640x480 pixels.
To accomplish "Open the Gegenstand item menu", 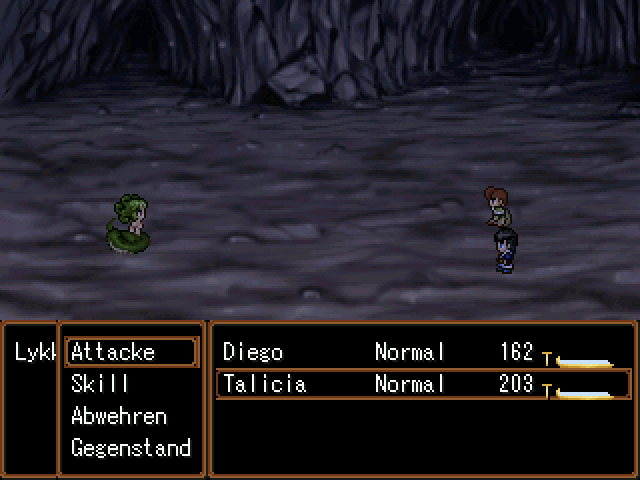I will tap(130, 448).
